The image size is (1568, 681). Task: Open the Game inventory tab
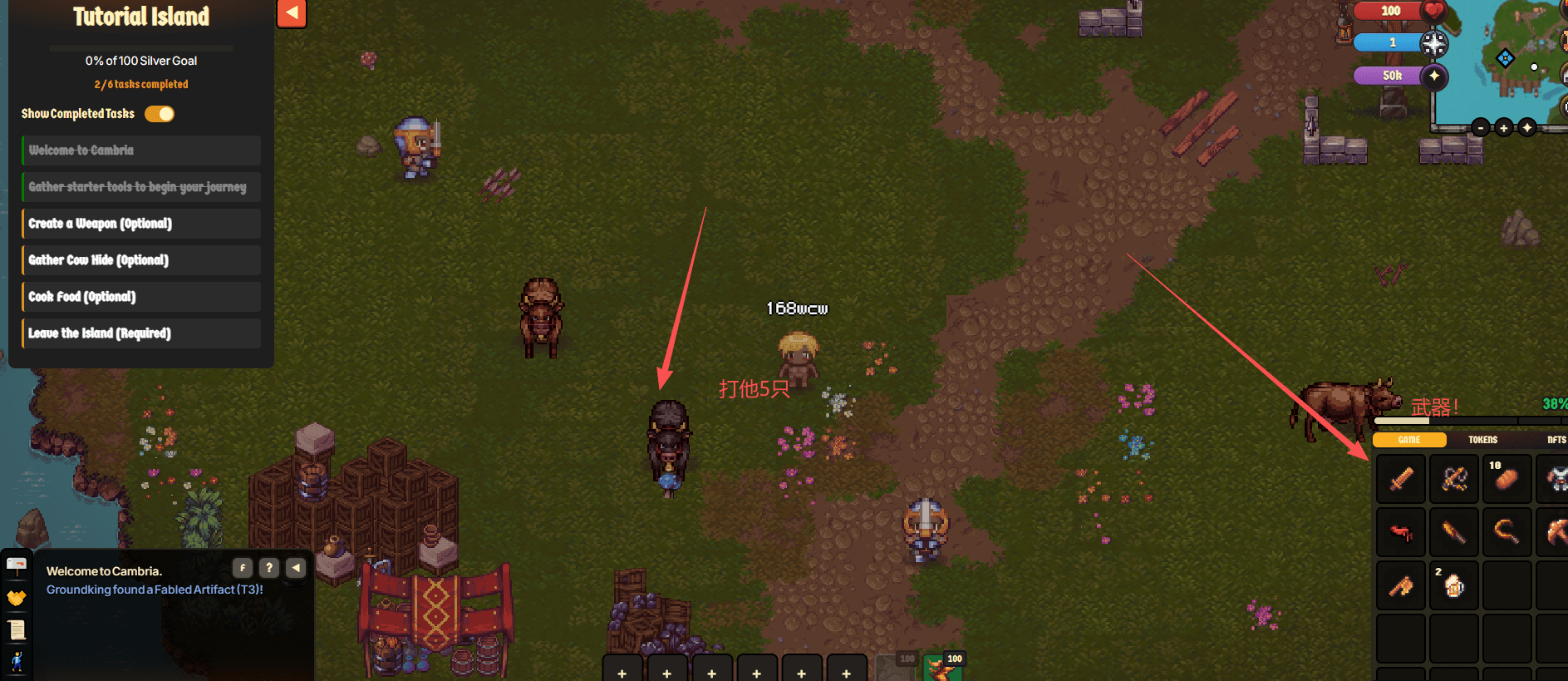click(1409, 440)
